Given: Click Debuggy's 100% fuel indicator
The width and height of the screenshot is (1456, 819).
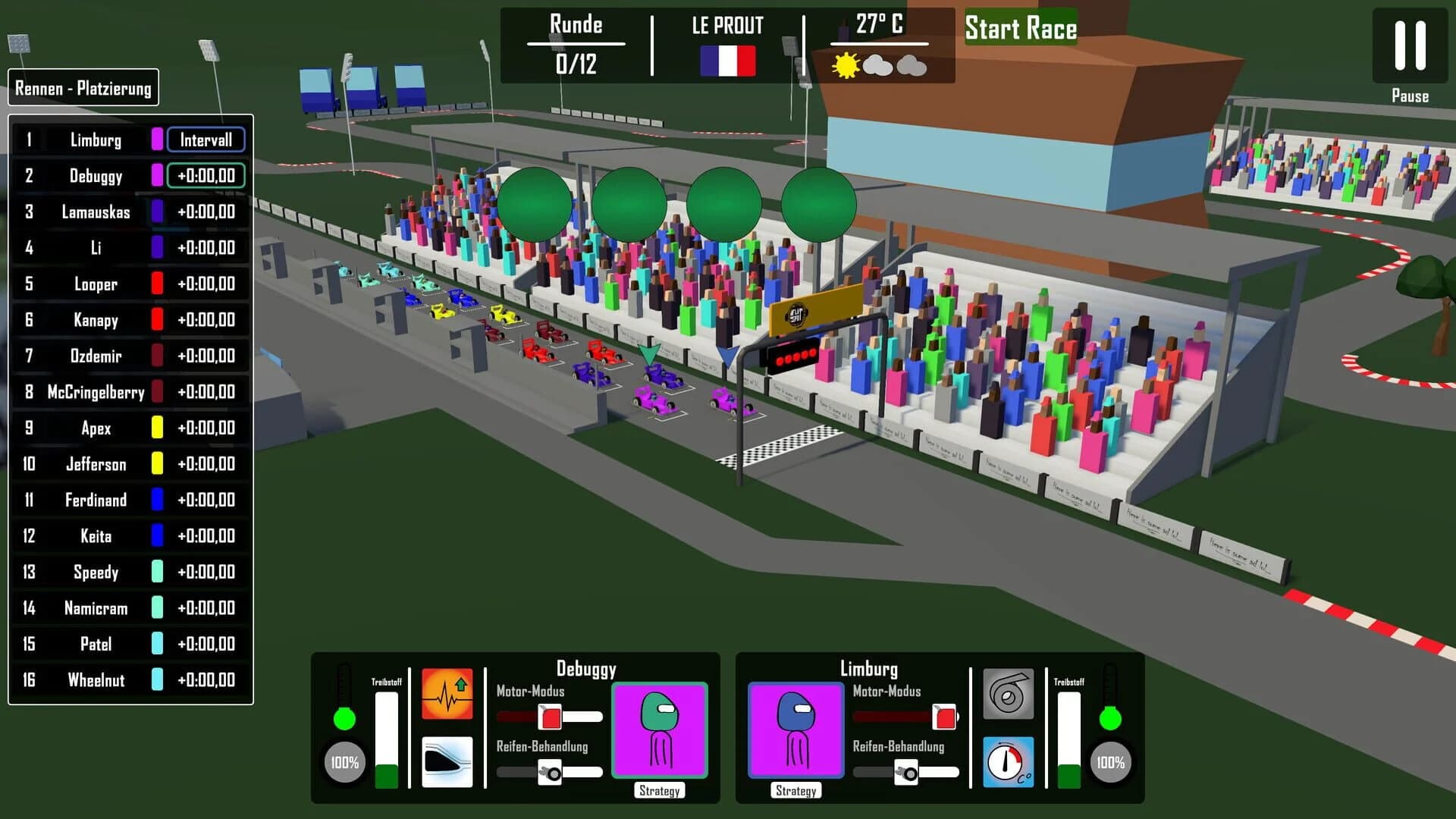Looking at the screenshot, I should [345, 761].
